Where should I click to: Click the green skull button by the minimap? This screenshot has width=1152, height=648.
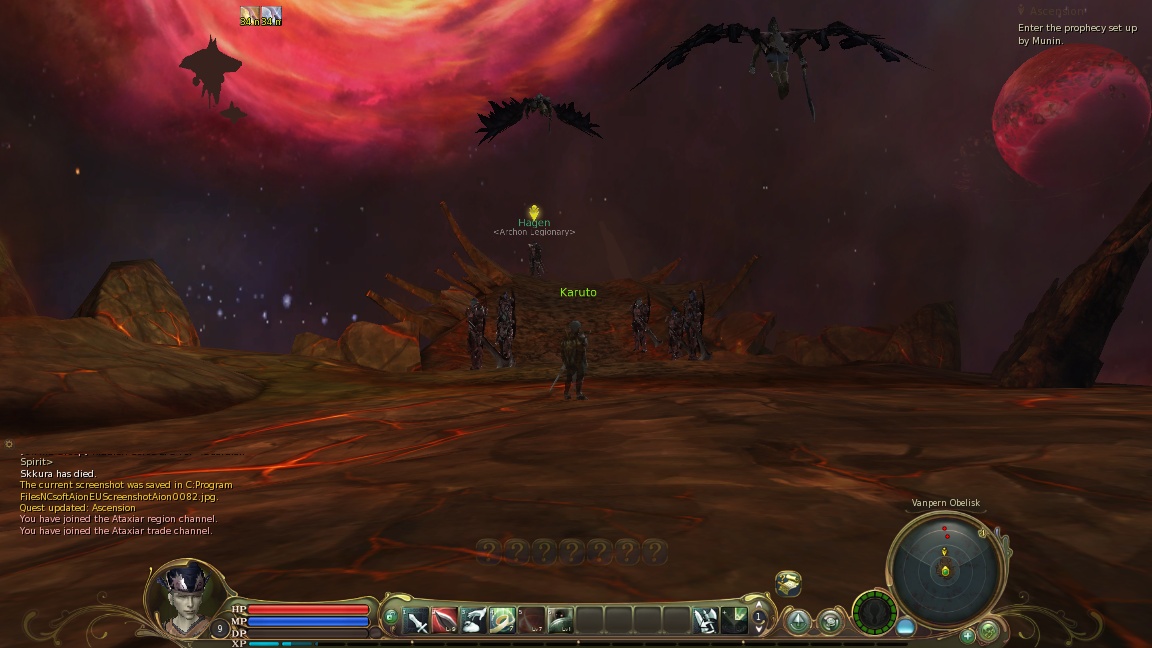pyautogui.click(x=988, y=630)
